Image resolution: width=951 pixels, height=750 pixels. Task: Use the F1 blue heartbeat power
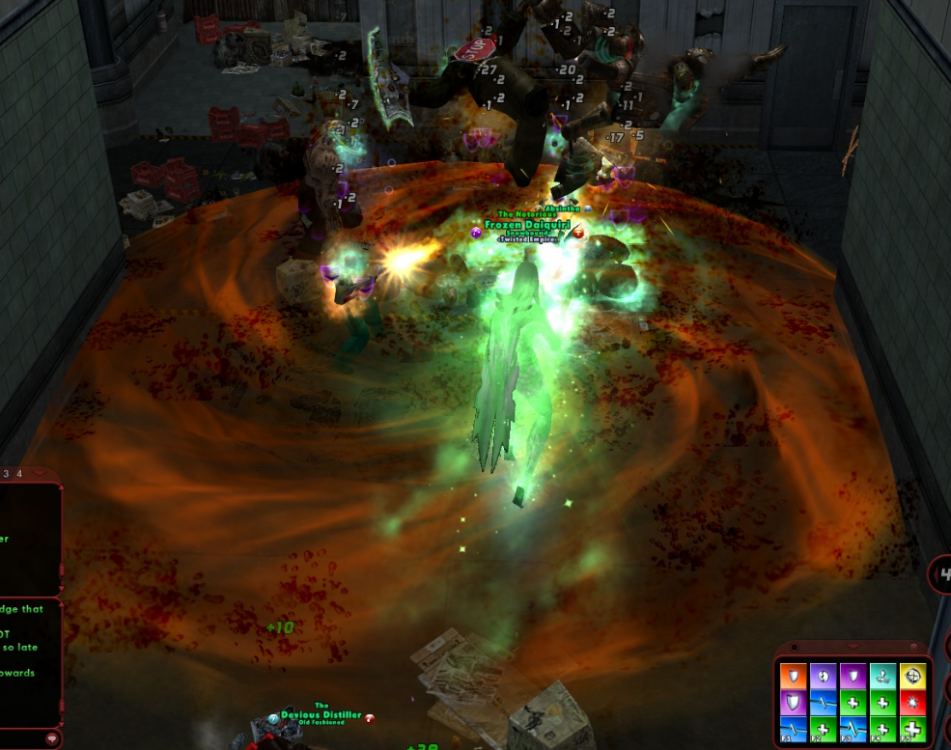792,729
